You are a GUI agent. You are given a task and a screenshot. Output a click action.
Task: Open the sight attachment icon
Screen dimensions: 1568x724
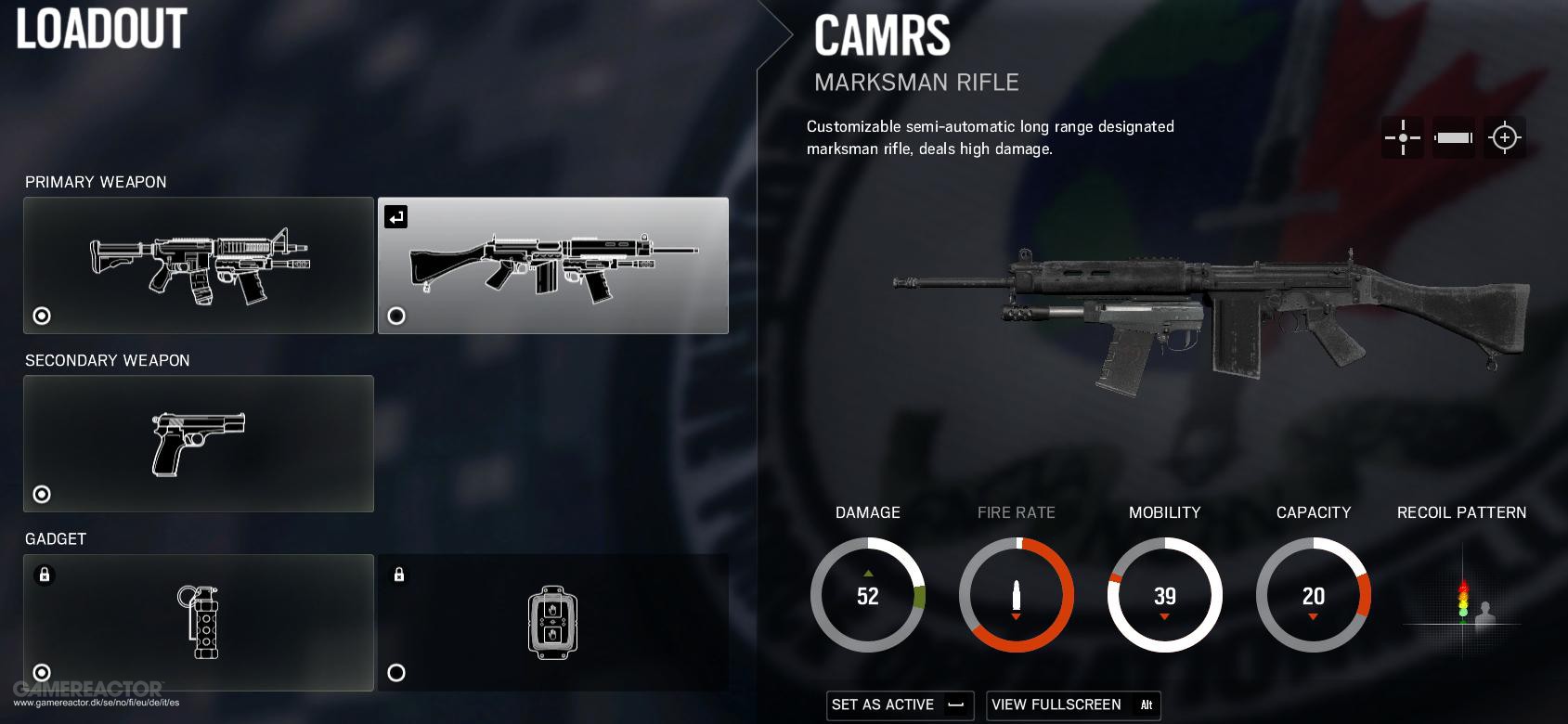[1402, 137]
